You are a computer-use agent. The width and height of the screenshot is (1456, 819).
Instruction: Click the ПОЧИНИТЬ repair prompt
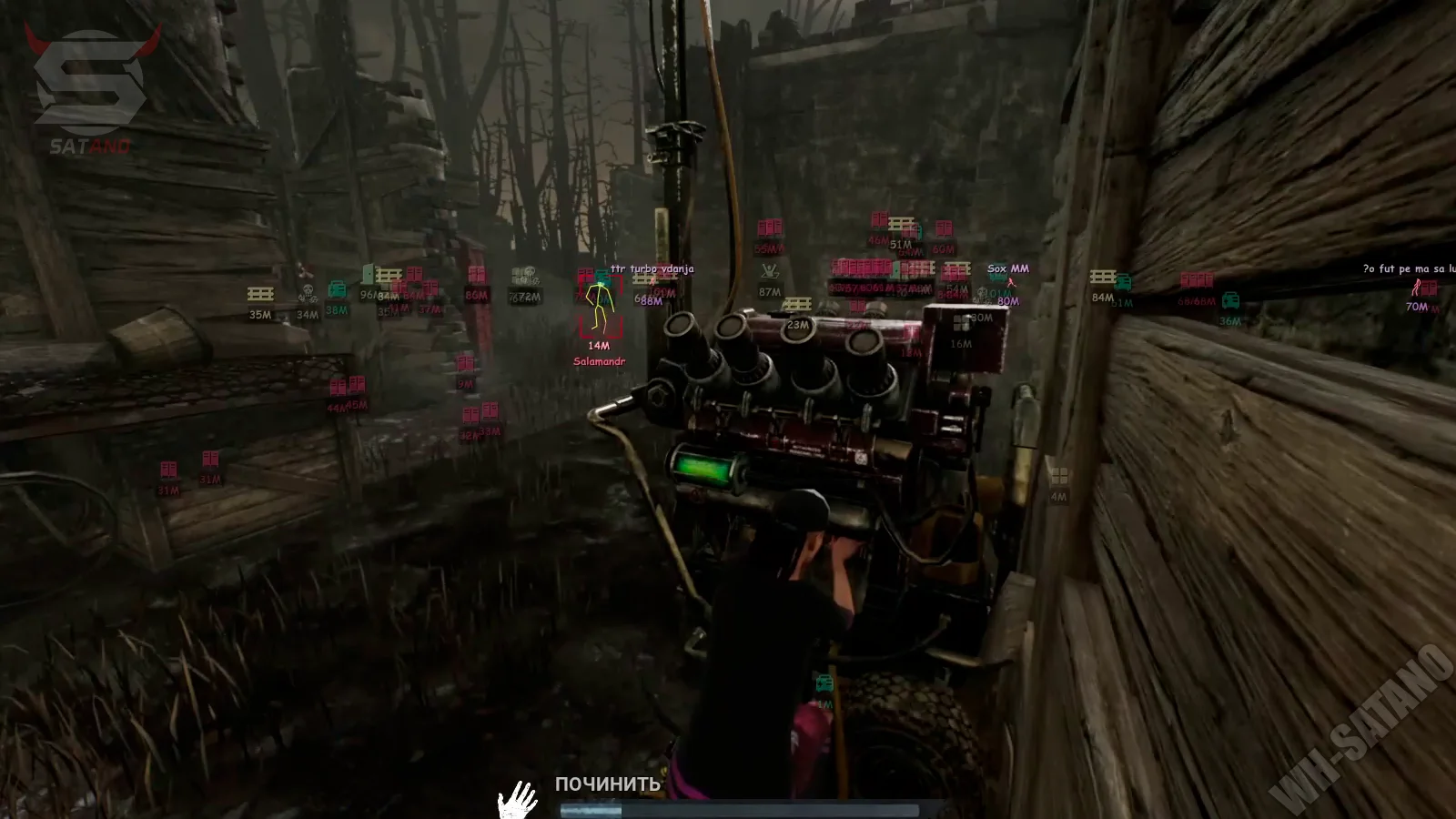[x=607, y=784]
